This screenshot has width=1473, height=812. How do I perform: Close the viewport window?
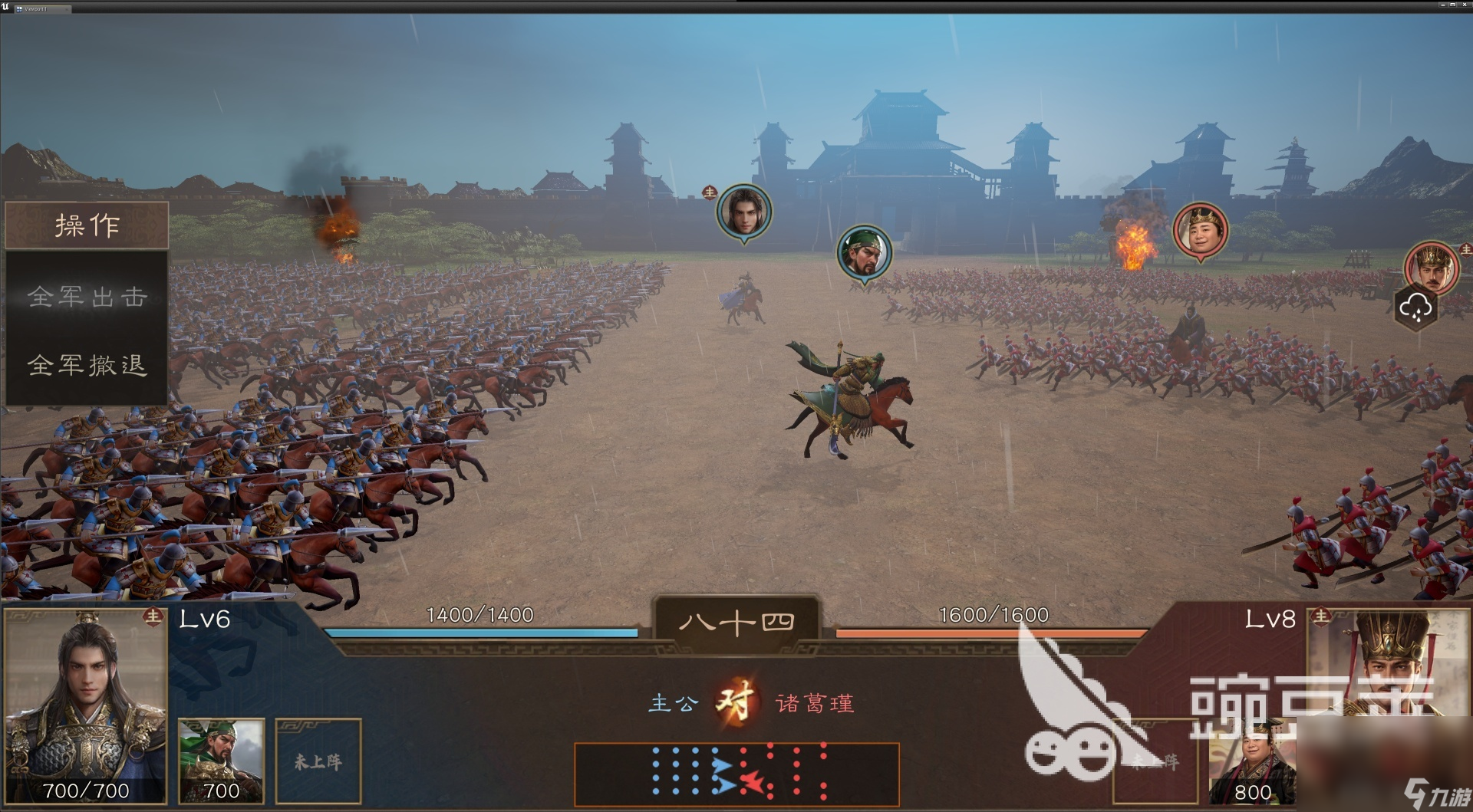tap(1465, 5)
